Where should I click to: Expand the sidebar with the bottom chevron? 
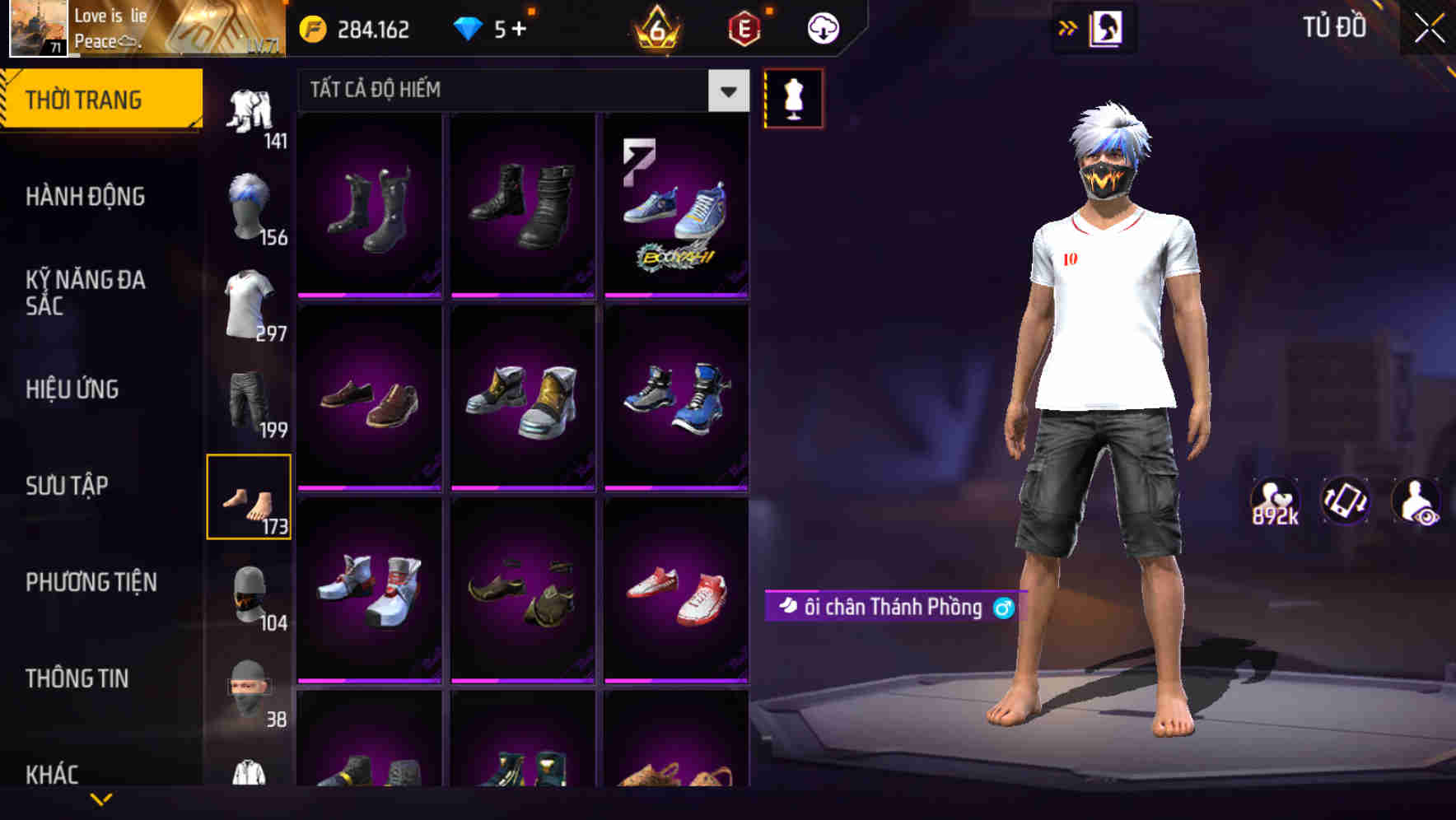[x=101, y=799]
